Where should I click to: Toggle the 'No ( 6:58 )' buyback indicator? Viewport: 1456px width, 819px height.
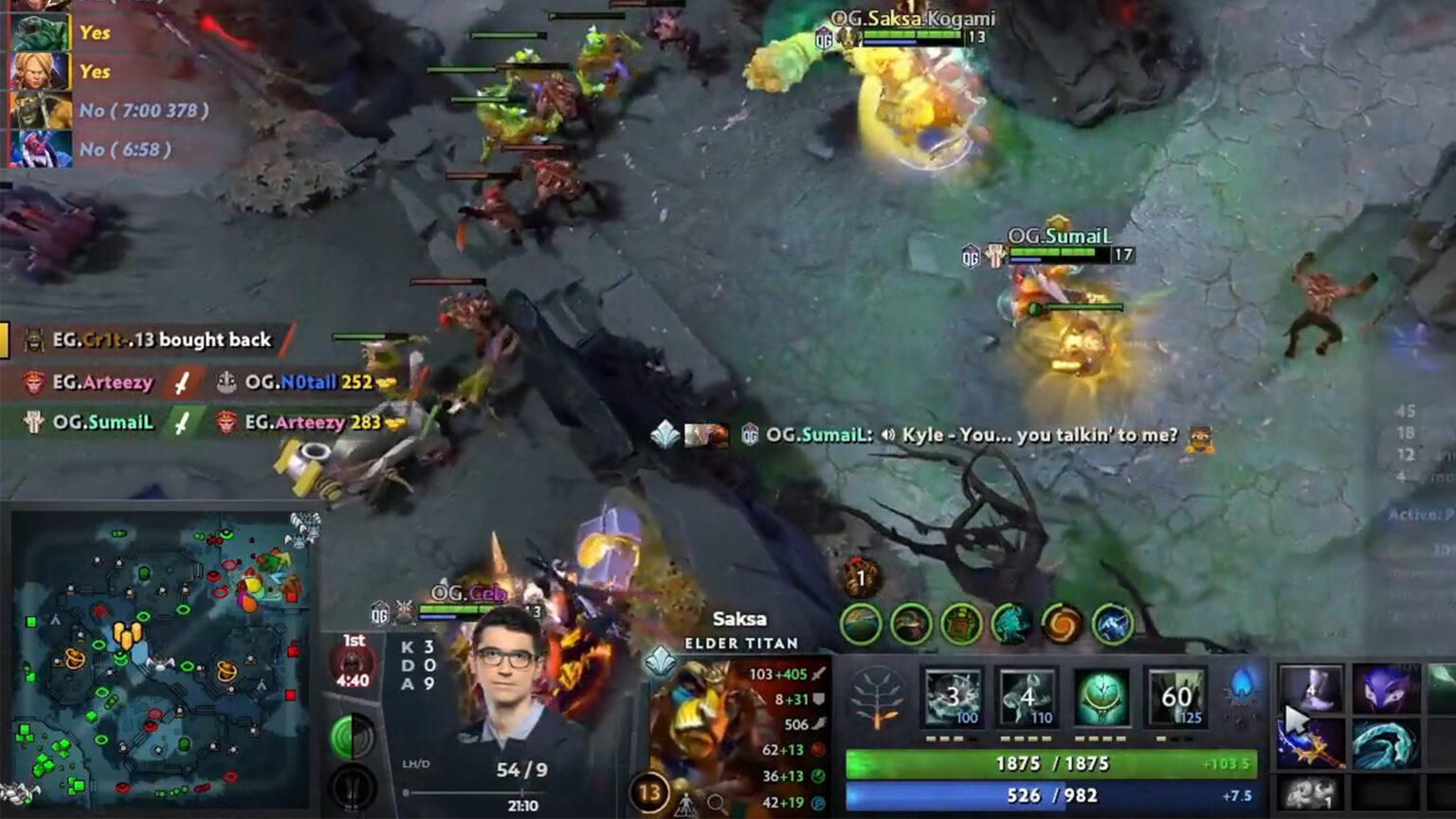point(124,149)
